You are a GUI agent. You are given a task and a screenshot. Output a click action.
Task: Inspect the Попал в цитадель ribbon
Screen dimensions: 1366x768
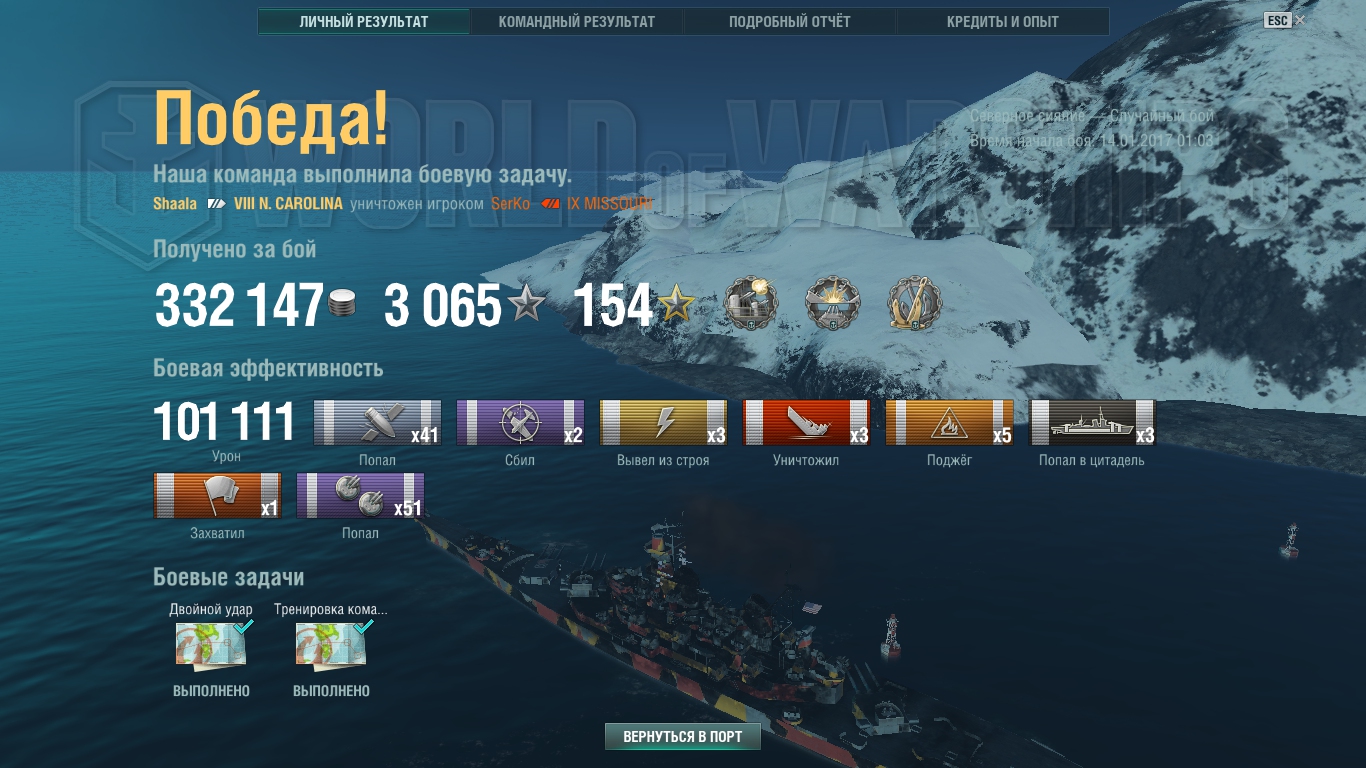coord(1092,422)
